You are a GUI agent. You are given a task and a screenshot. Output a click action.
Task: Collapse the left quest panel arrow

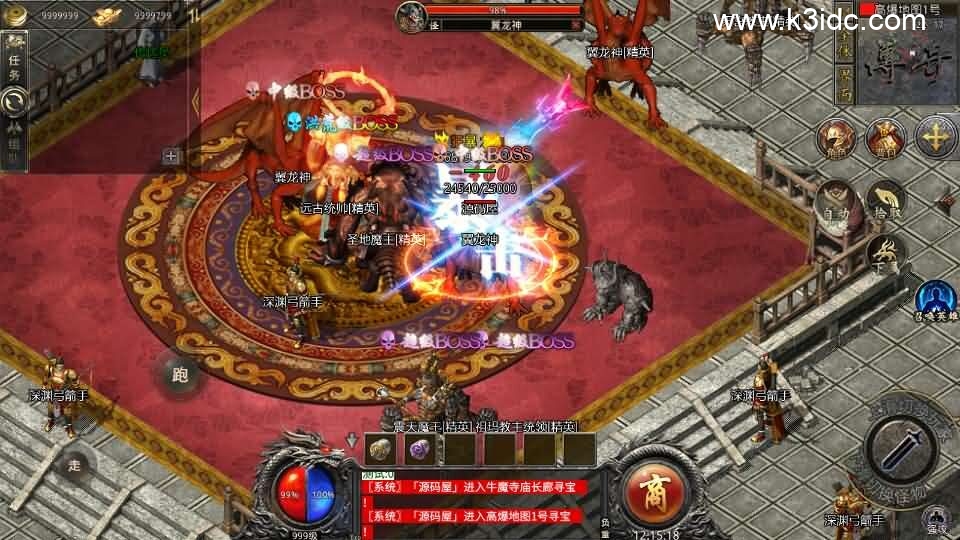[x=195, y=100]
